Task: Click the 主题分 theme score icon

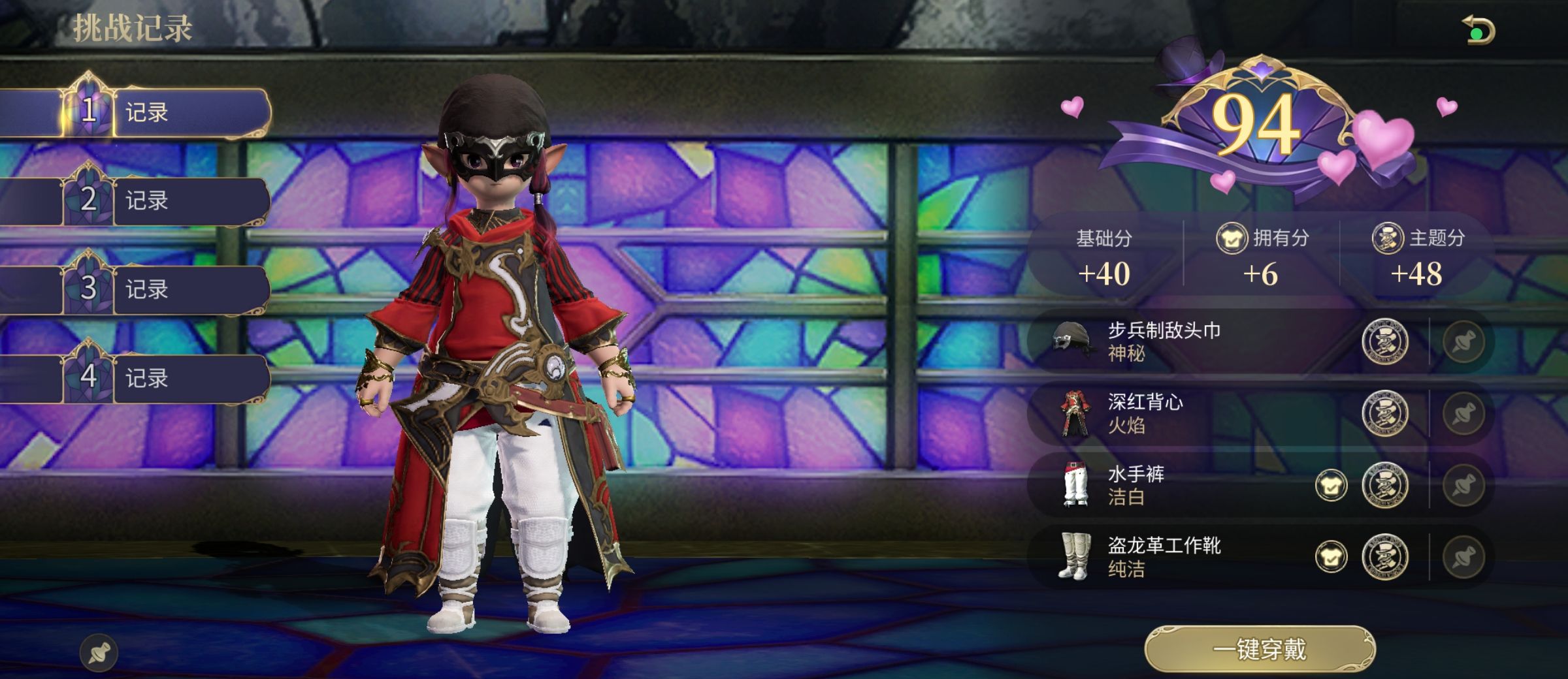Action: click(x=1387, y=238)
